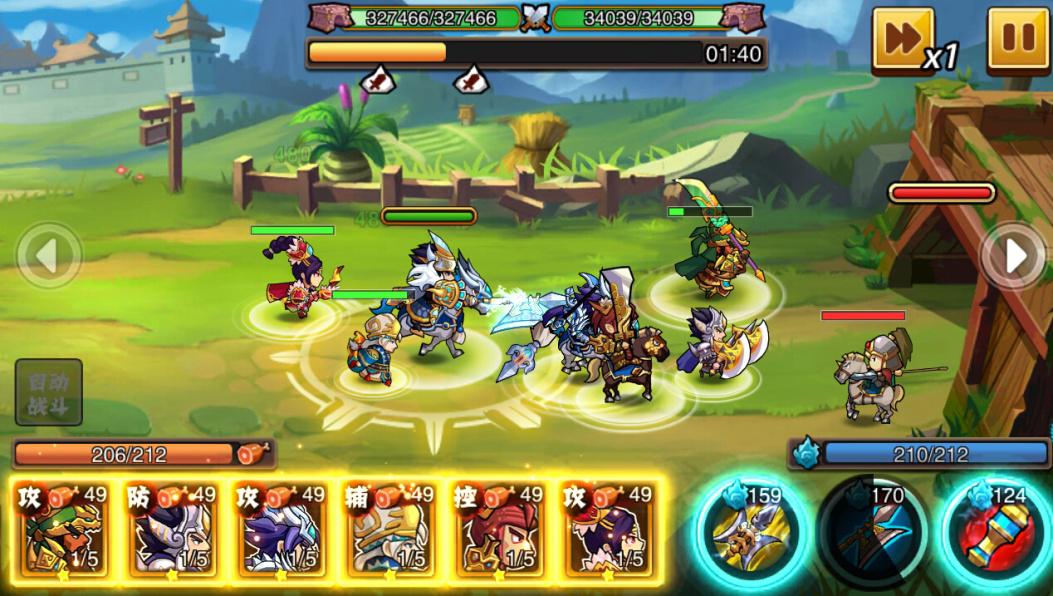Viewport: 1053px width, 596px height.
Task: Pause the battle
Action: pyautogui.click(x=1018, y=39)
